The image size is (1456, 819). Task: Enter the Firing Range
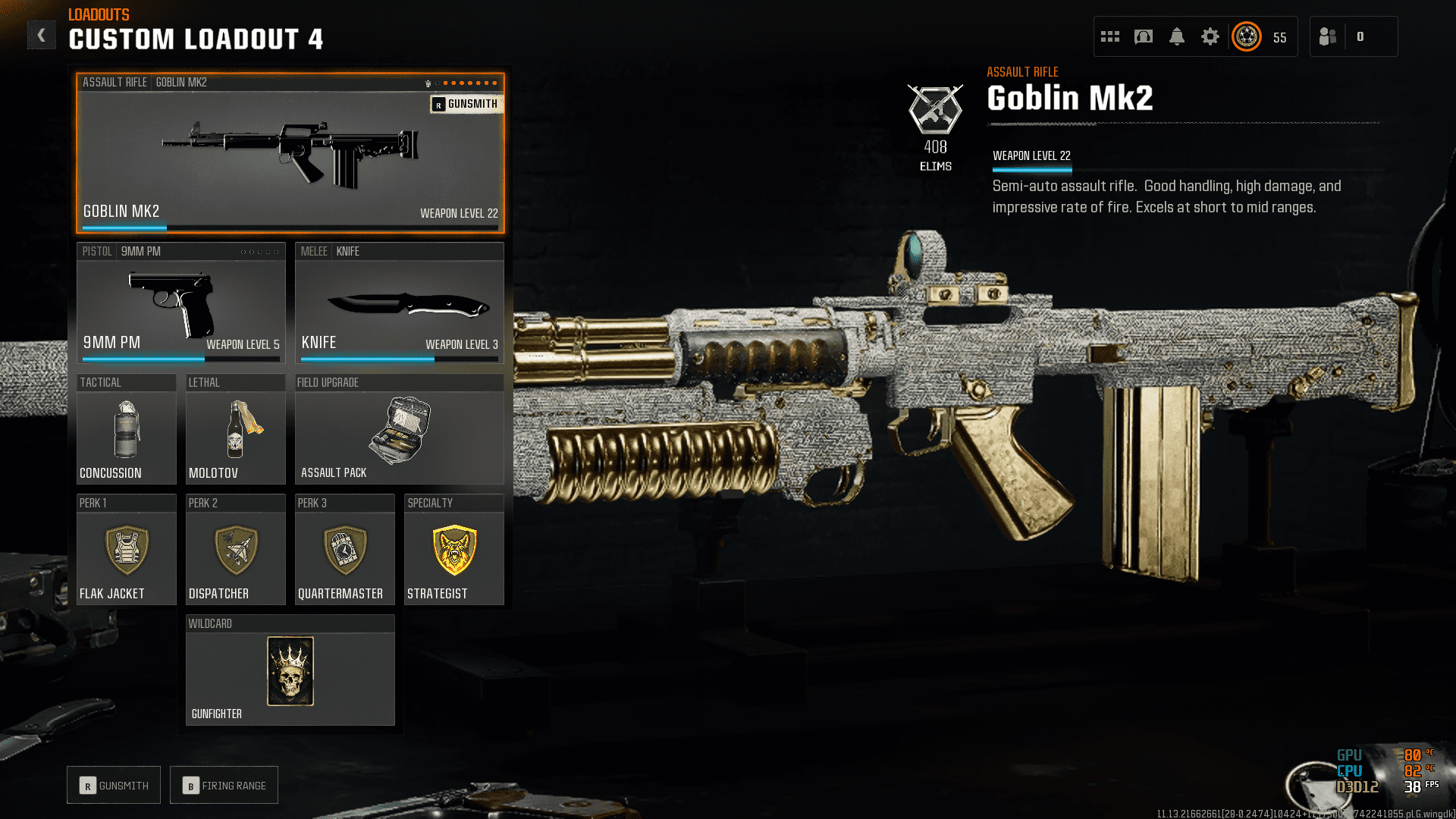[224, 786]
